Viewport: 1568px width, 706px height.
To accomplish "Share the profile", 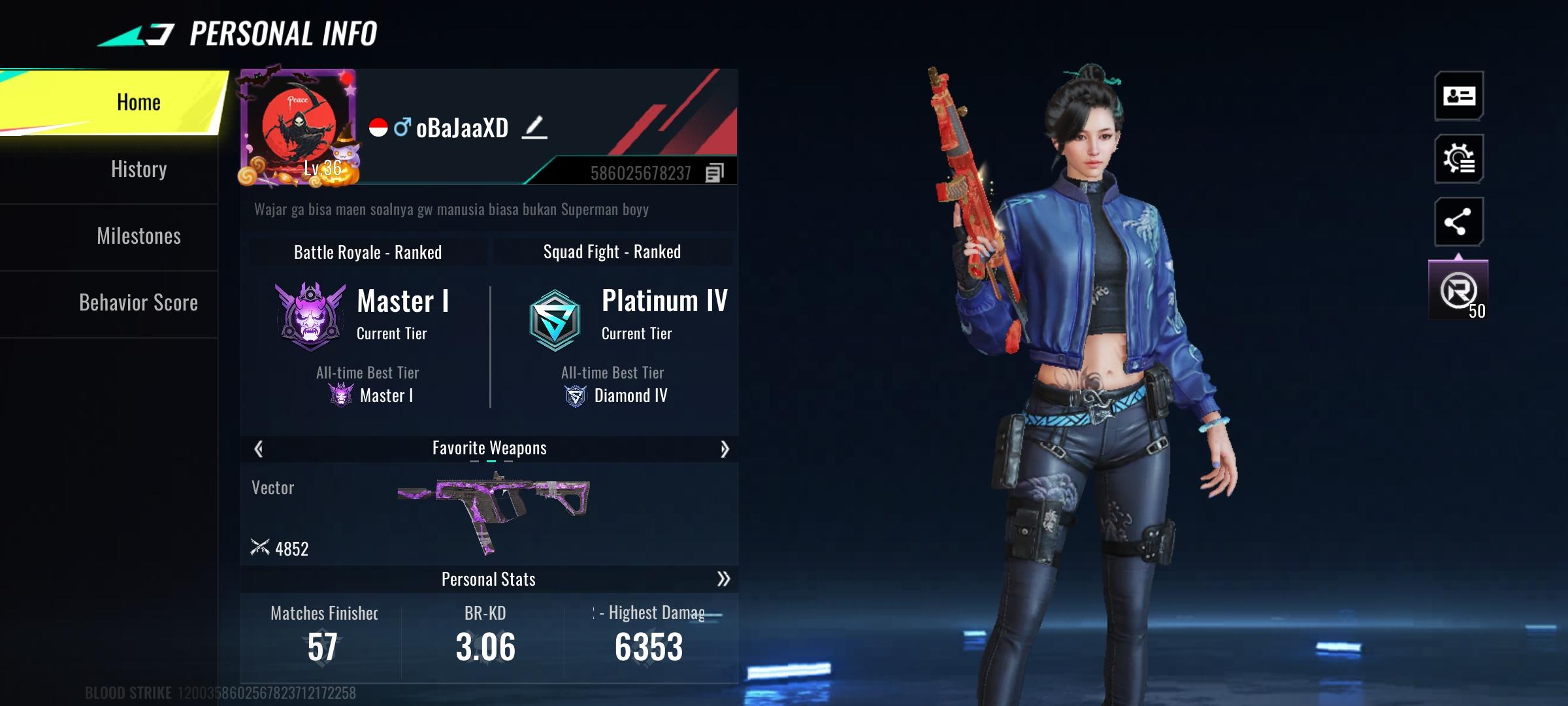I will (x=1459, y=222).
